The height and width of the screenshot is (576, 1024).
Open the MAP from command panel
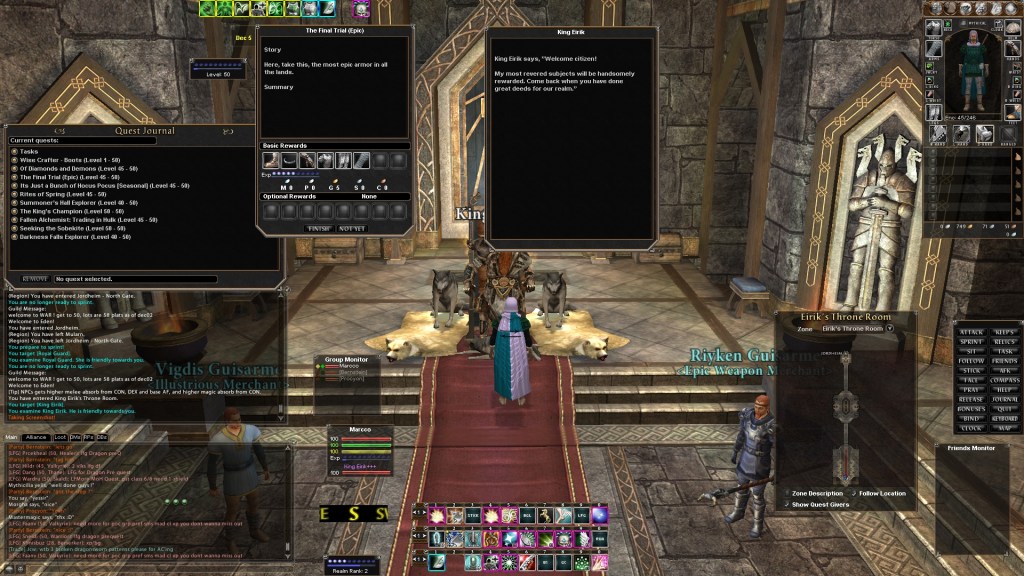tap(1006, 428)
